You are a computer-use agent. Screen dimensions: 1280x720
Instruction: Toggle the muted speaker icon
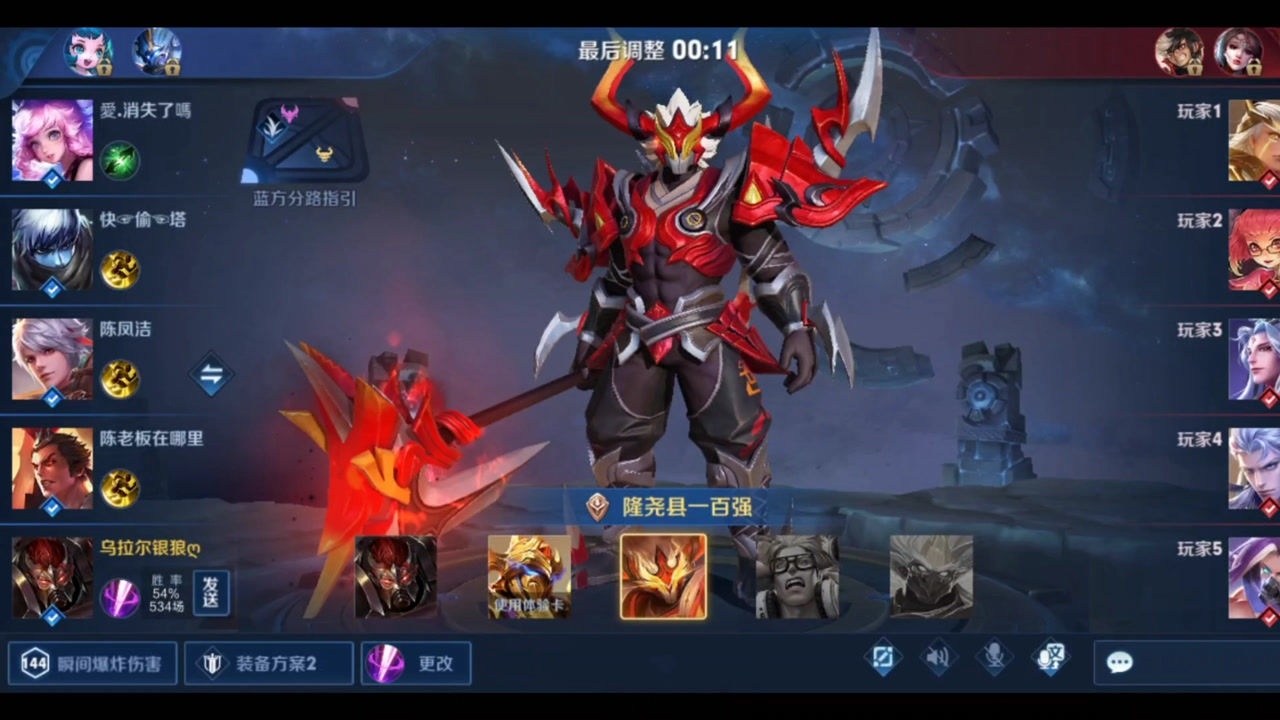937,658
